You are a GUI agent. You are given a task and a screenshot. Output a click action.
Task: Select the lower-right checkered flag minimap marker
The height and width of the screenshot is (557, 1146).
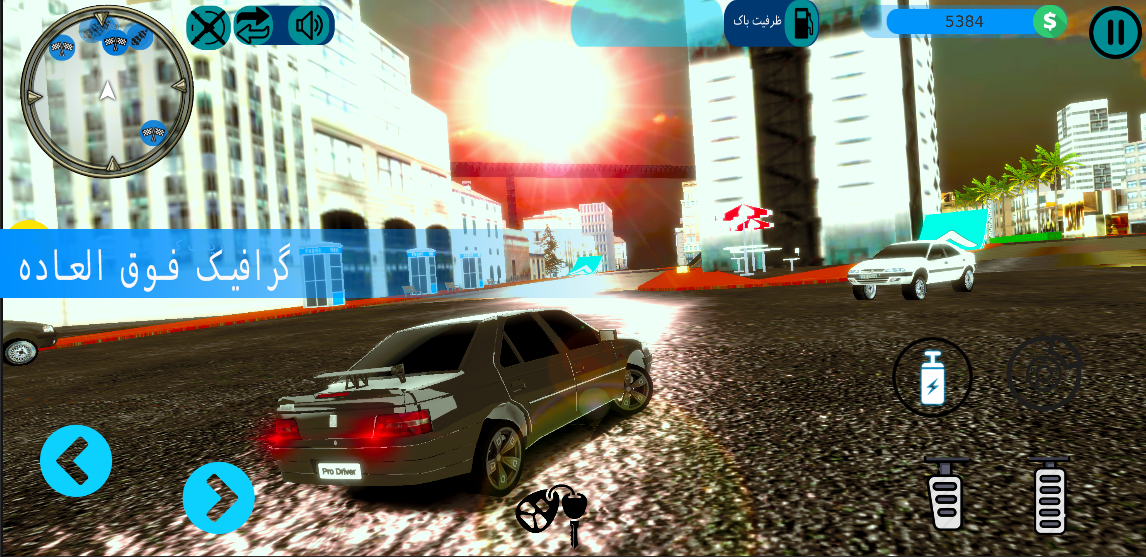153,131
